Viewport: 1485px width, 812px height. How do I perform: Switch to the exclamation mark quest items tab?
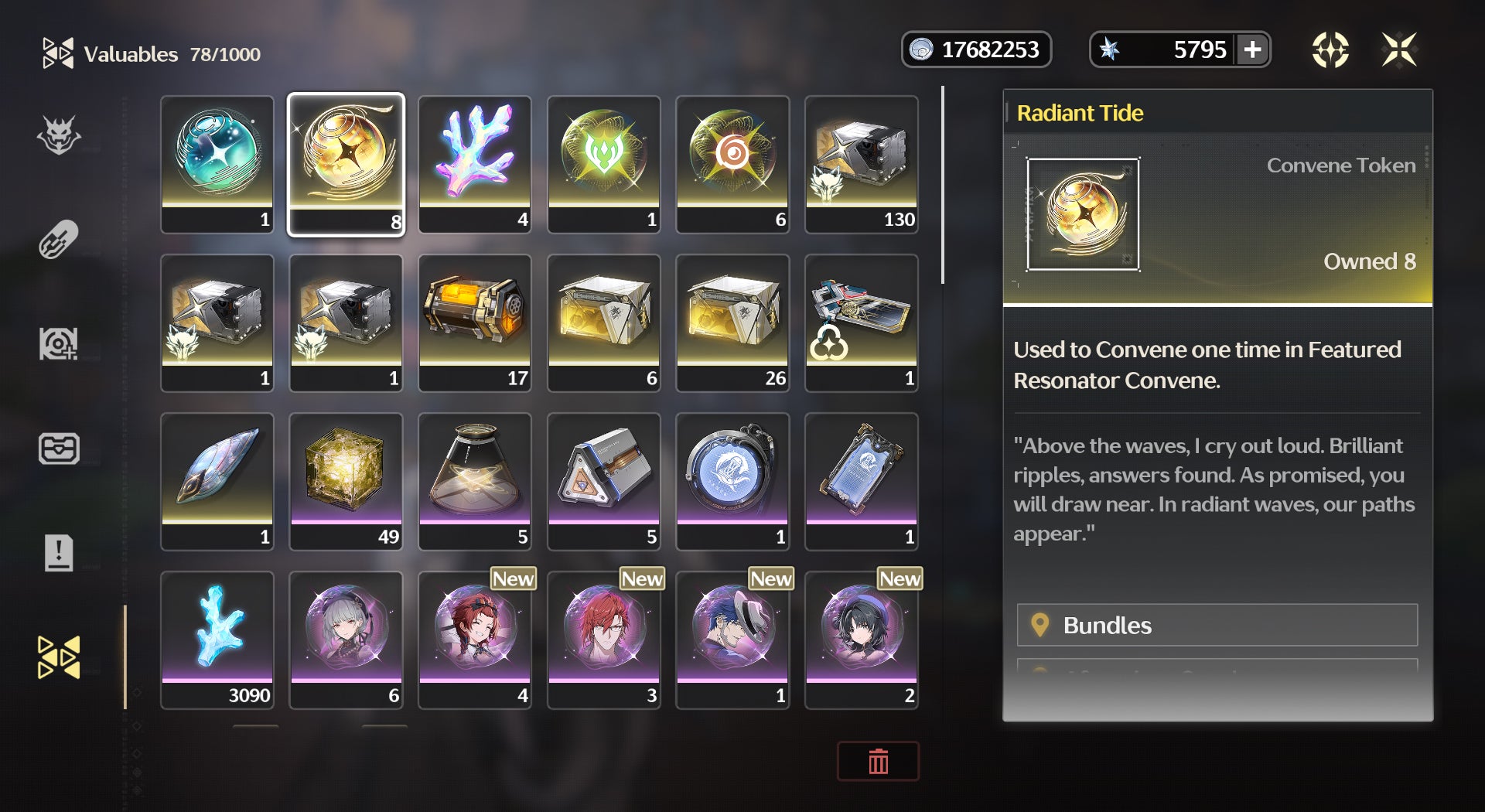[x=59, y=553]
